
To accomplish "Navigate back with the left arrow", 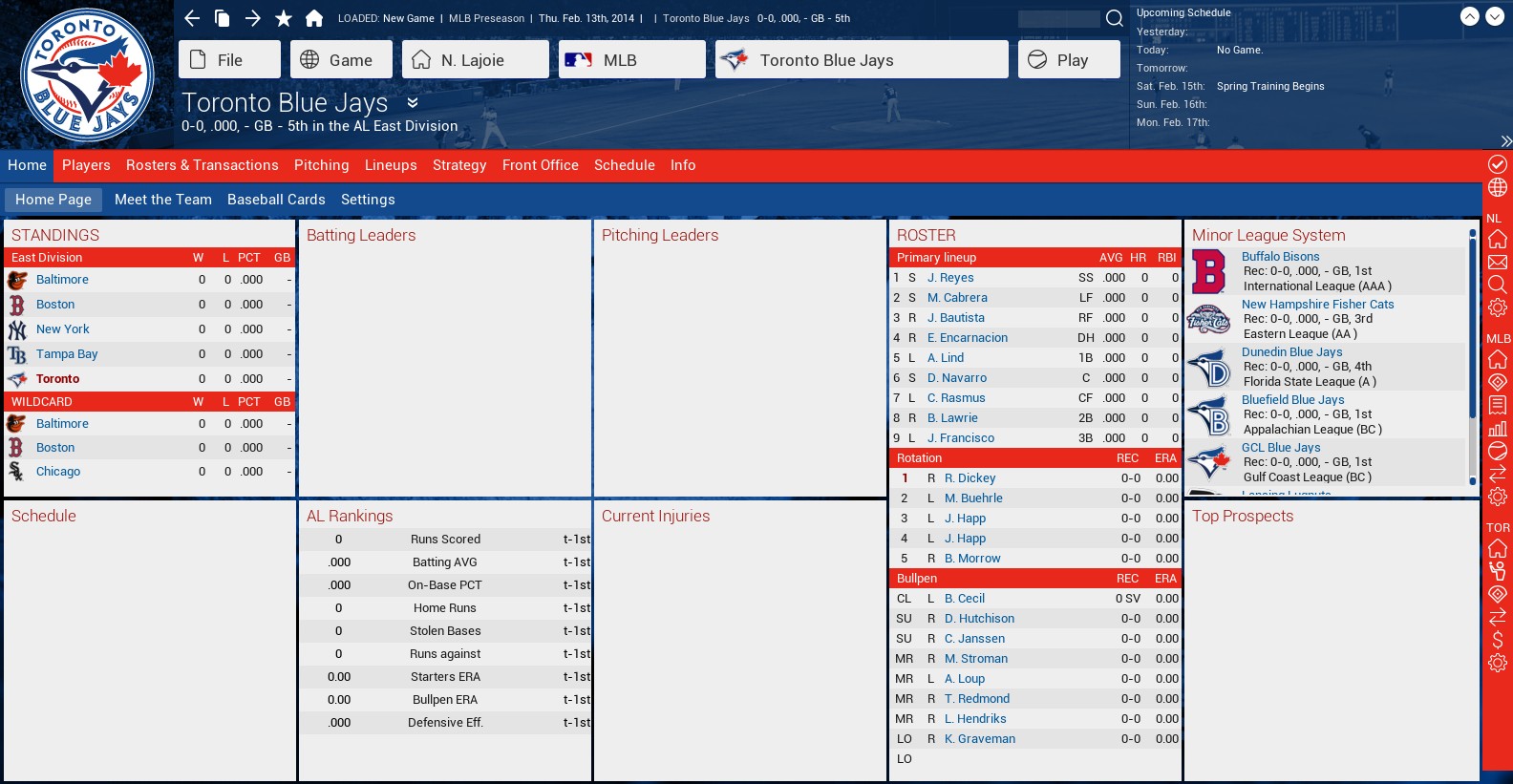I will pos(192,18).
